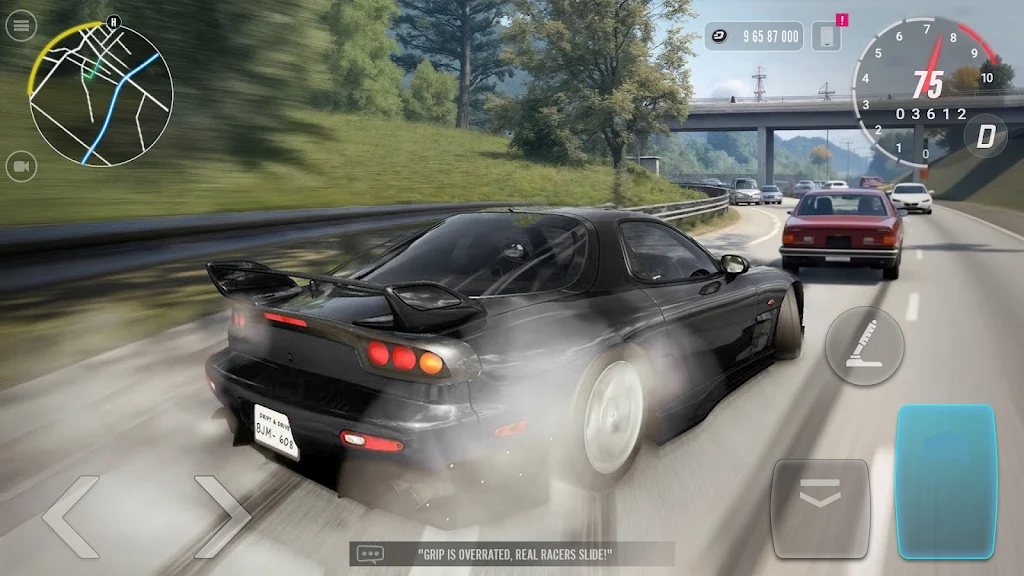Pull the handbrake button
This screenshot has width=1024, height=576.
(864, 346)
